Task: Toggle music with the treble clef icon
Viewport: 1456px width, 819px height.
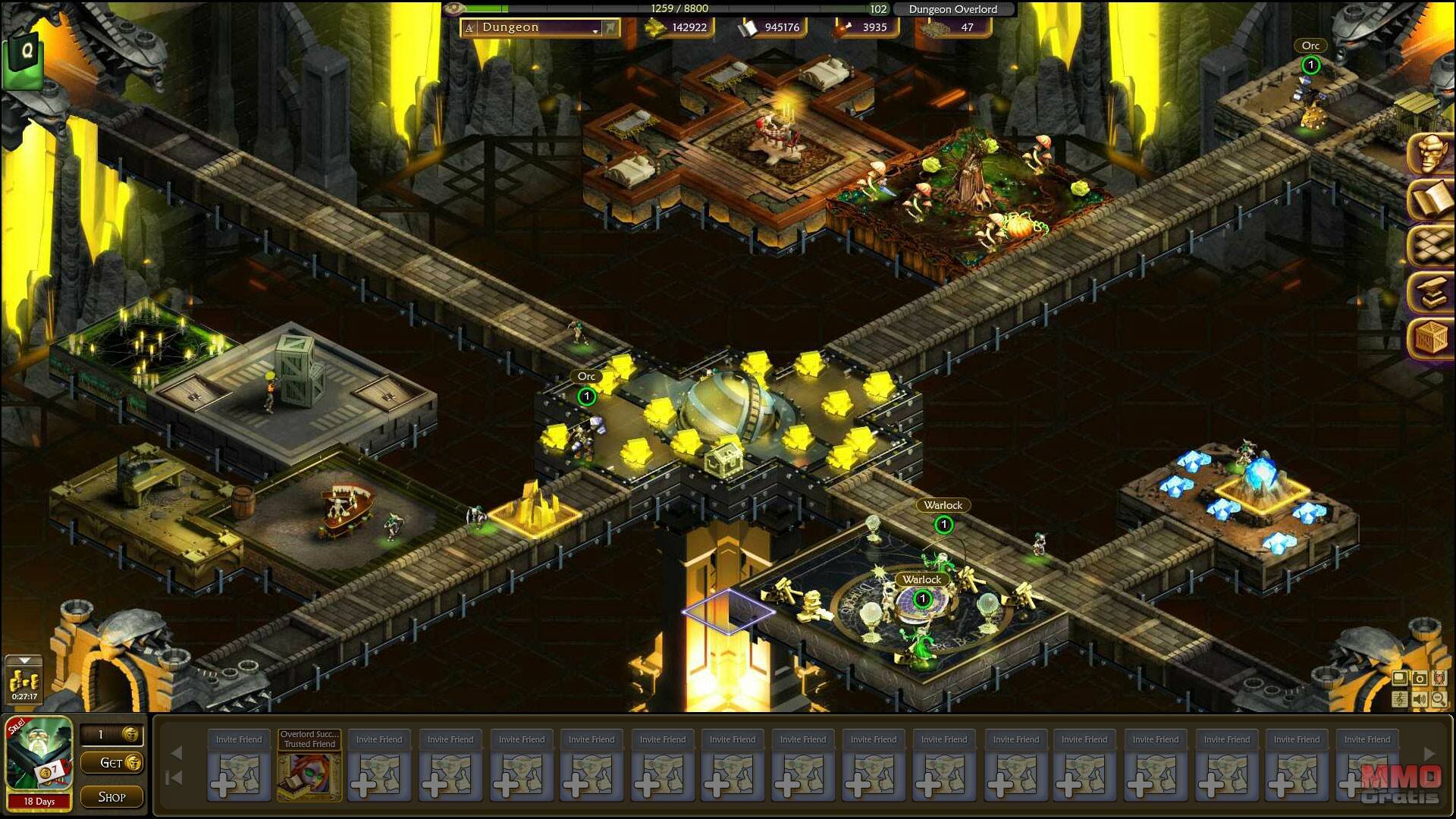Action: click(1400, 699)
